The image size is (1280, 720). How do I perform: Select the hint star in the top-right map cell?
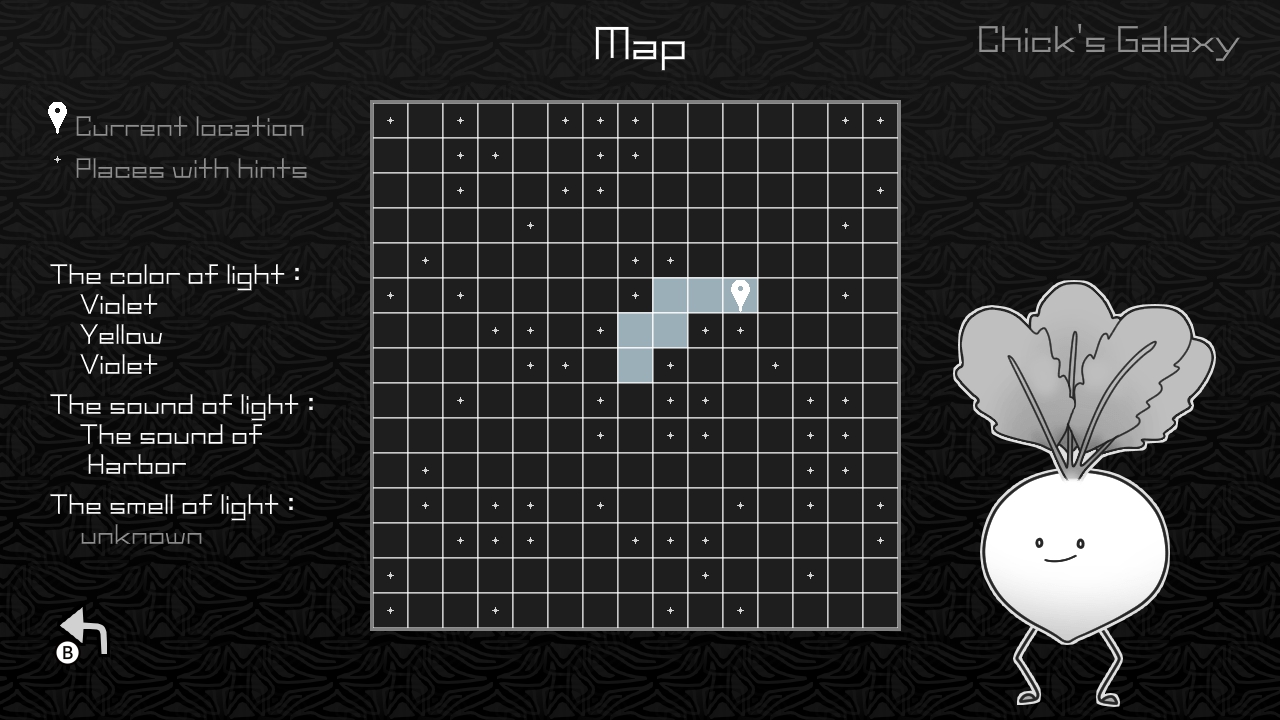point(880,120)
